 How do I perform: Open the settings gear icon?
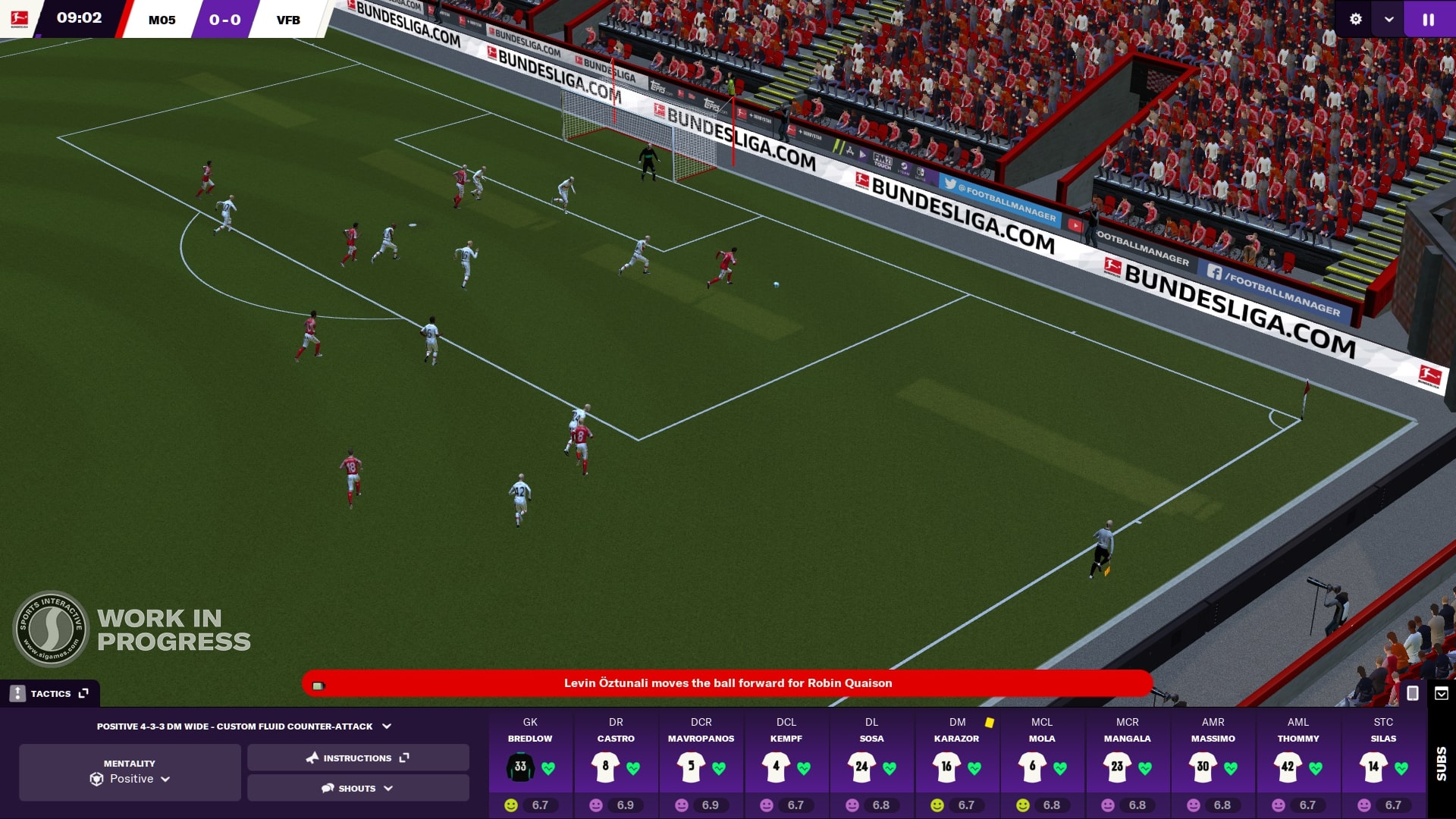[1356, 20]
